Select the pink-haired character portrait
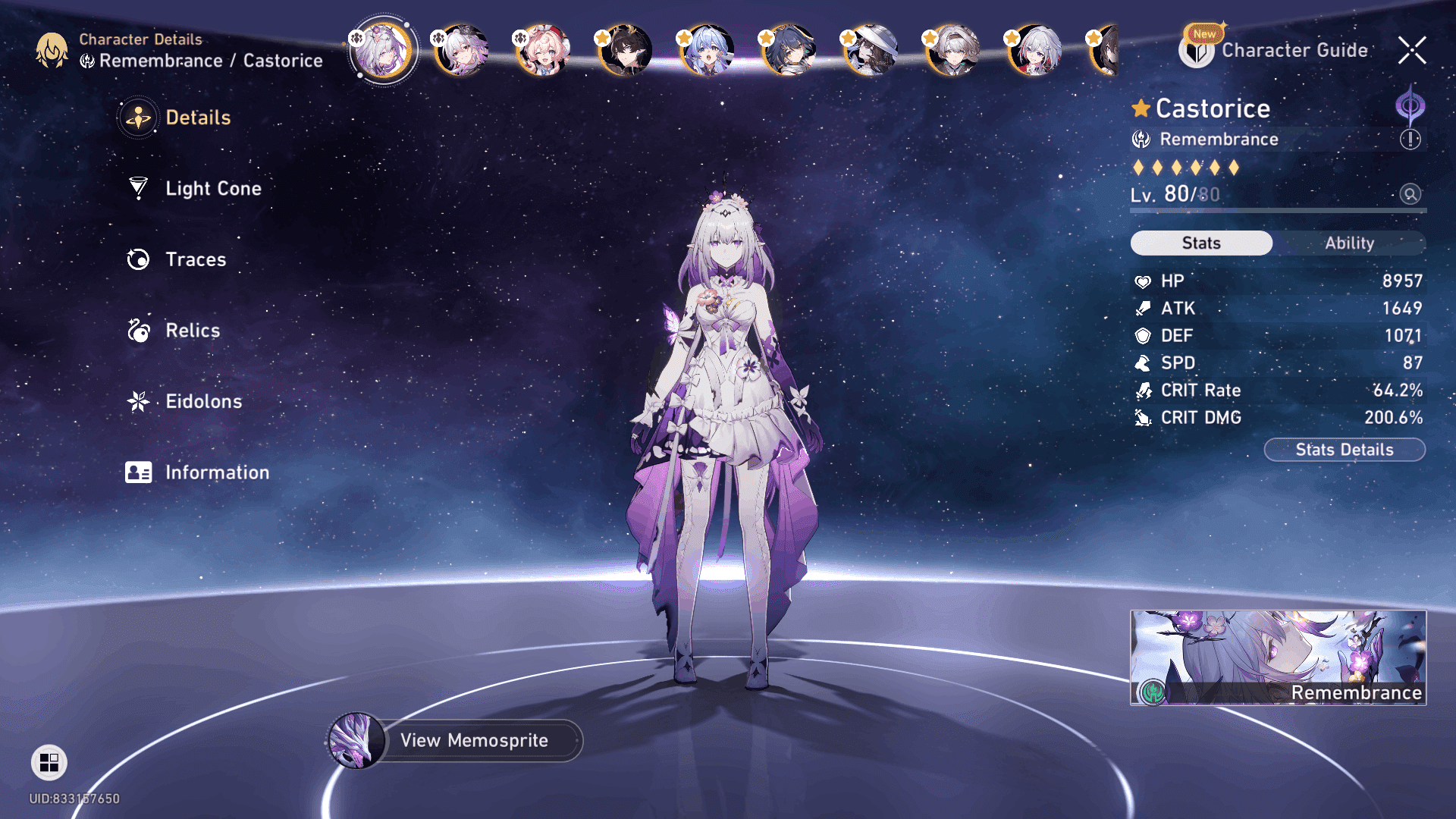The width and height of the screenshot is (1456, 819). 542,51
